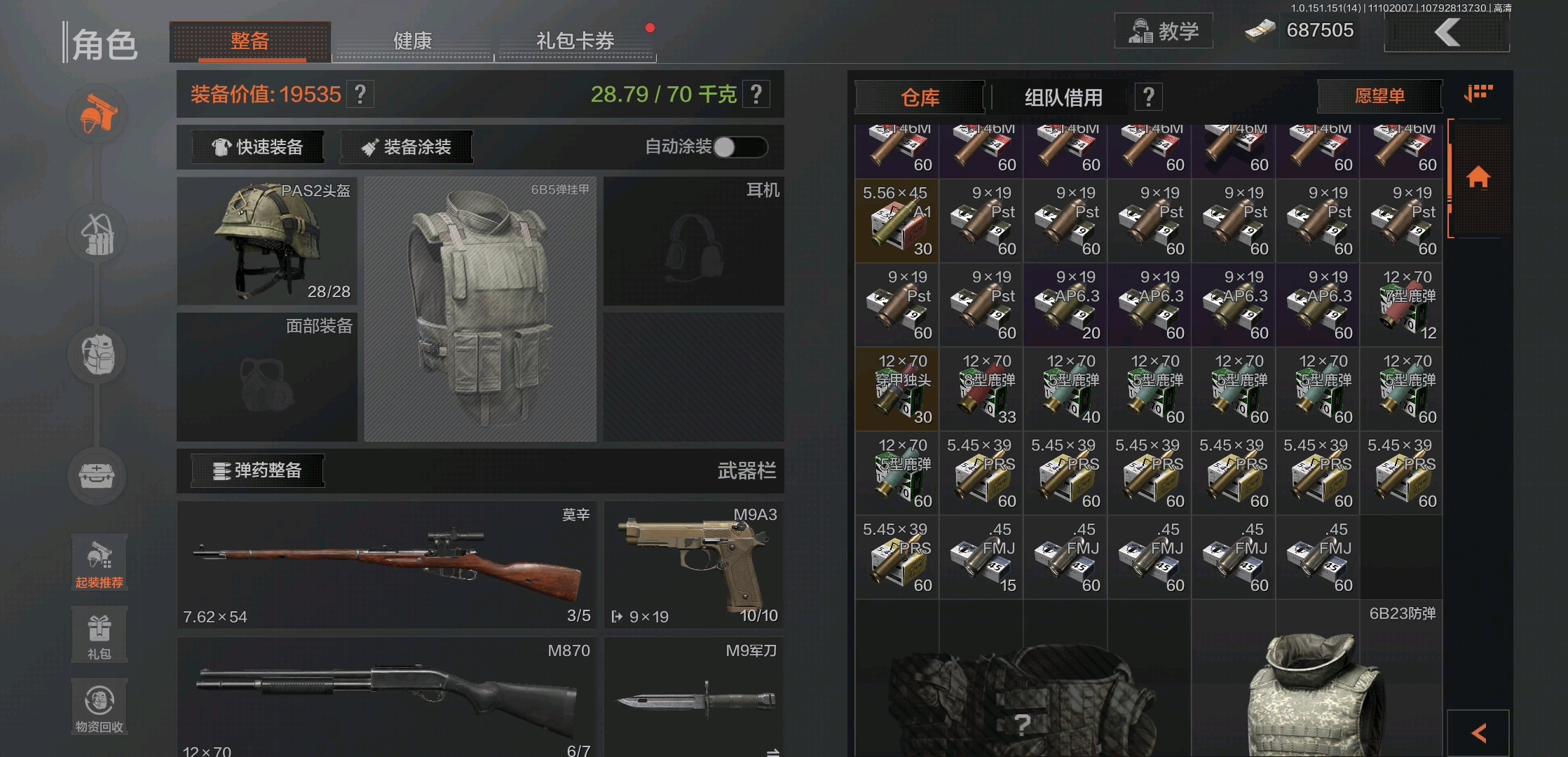Toggle the 自动涂装 auto-paint switch
Viewport: 1568px width, 757px height.
(741, 147)
